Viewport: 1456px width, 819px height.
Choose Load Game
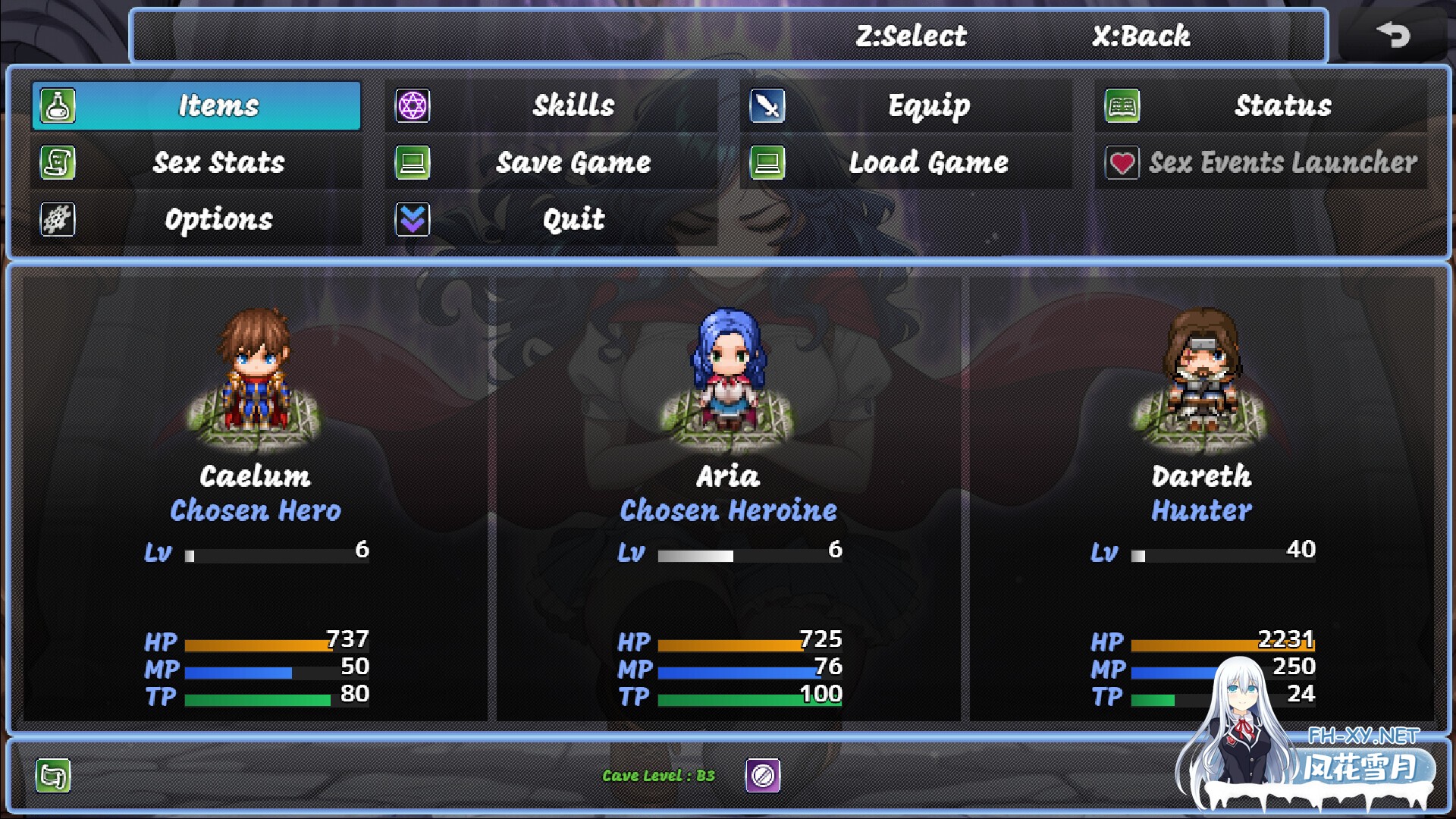coord(905,162)
